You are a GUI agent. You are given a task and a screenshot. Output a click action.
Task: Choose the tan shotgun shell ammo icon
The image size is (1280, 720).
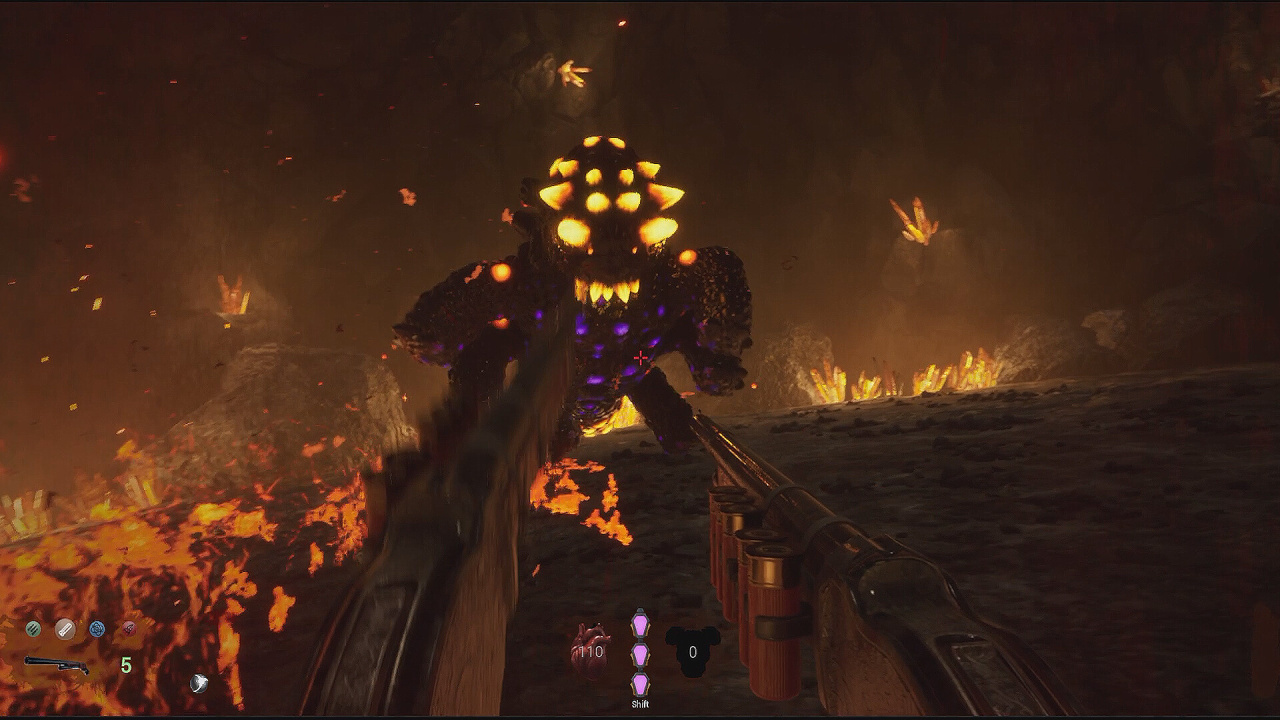[65, 629]
